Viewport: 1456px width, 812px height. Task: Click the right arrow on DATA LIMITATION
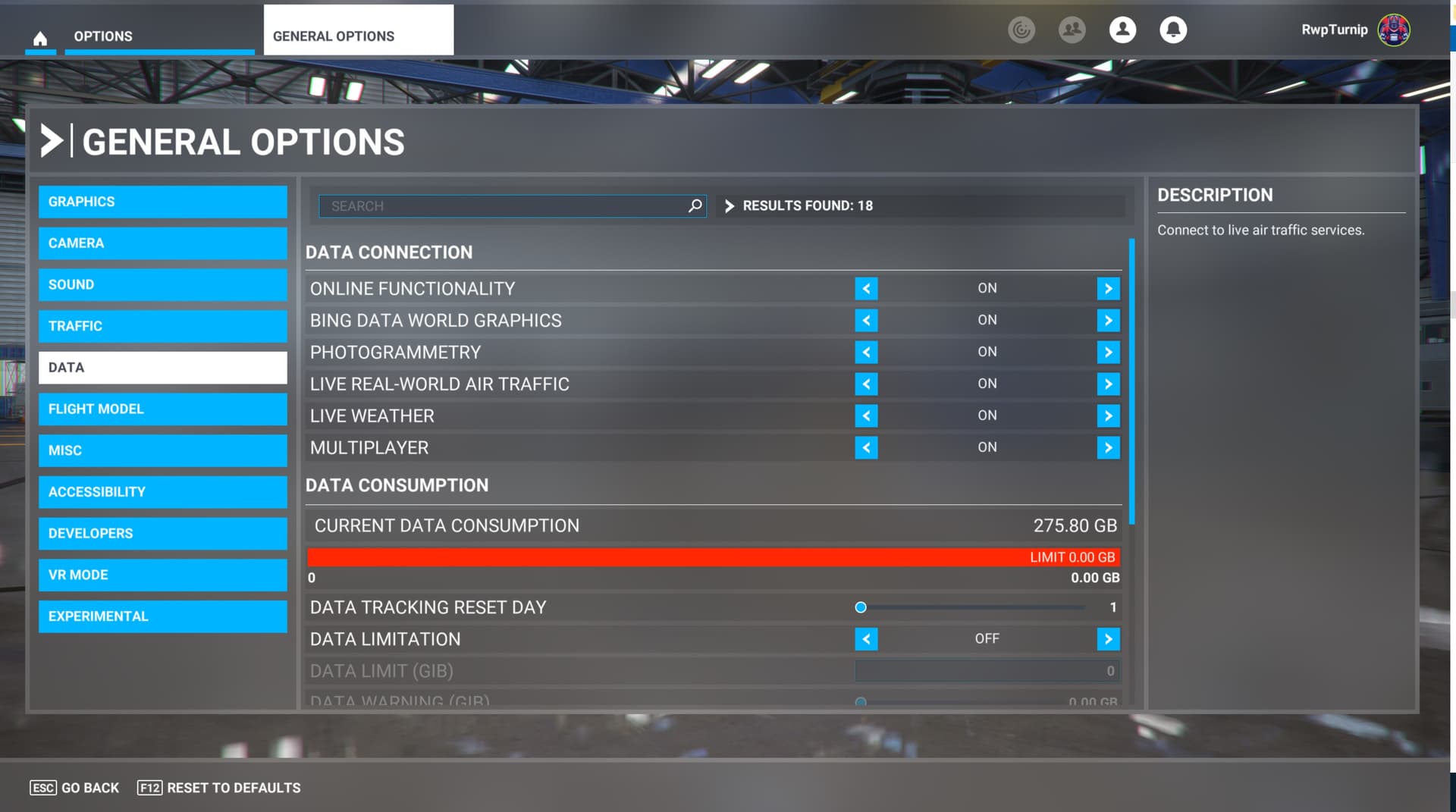tap(1108, 639)
